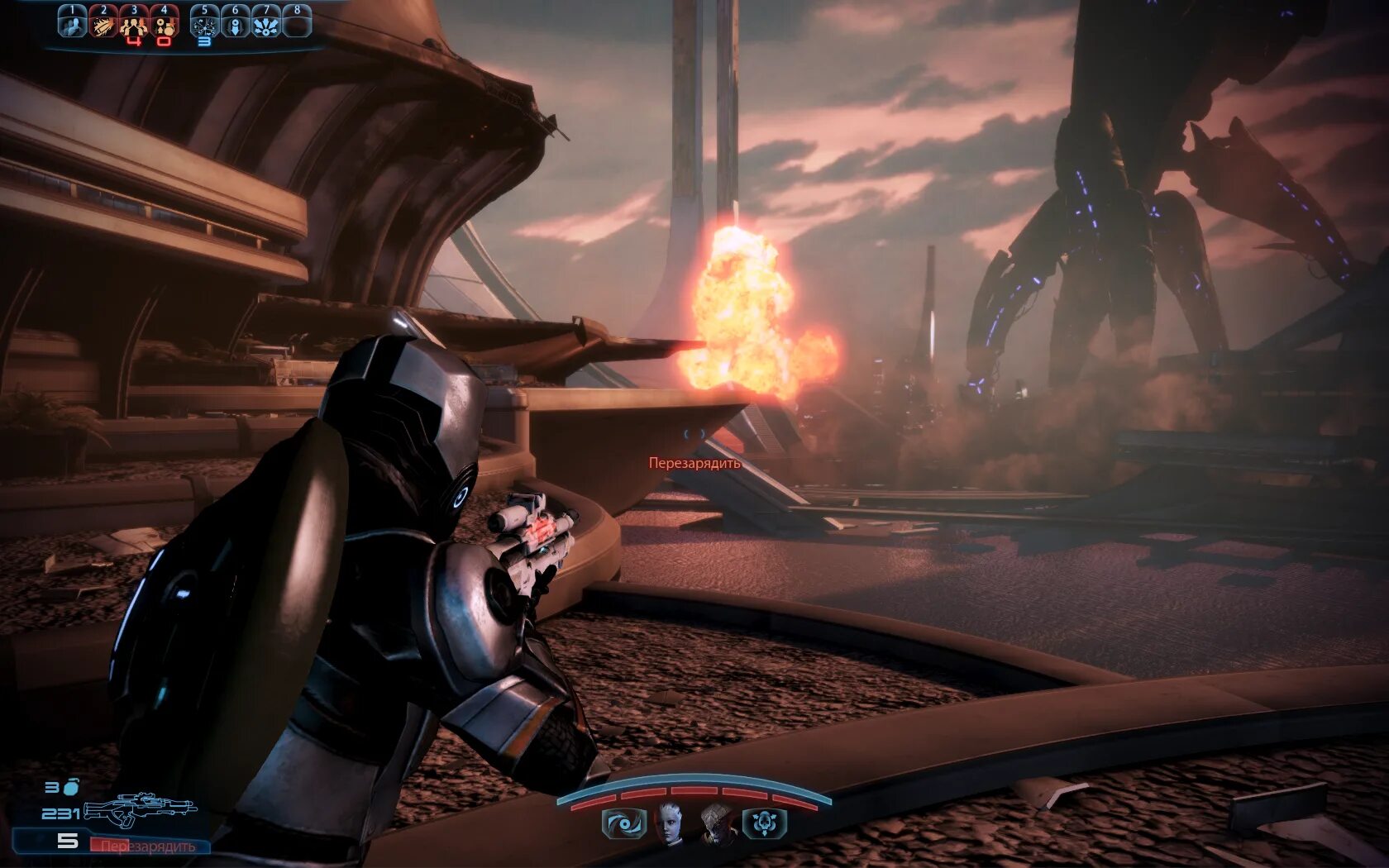Screen dimensions: 1389x868
Task: Activate the skull power icon beside the turian
Action: coord(765,824)
